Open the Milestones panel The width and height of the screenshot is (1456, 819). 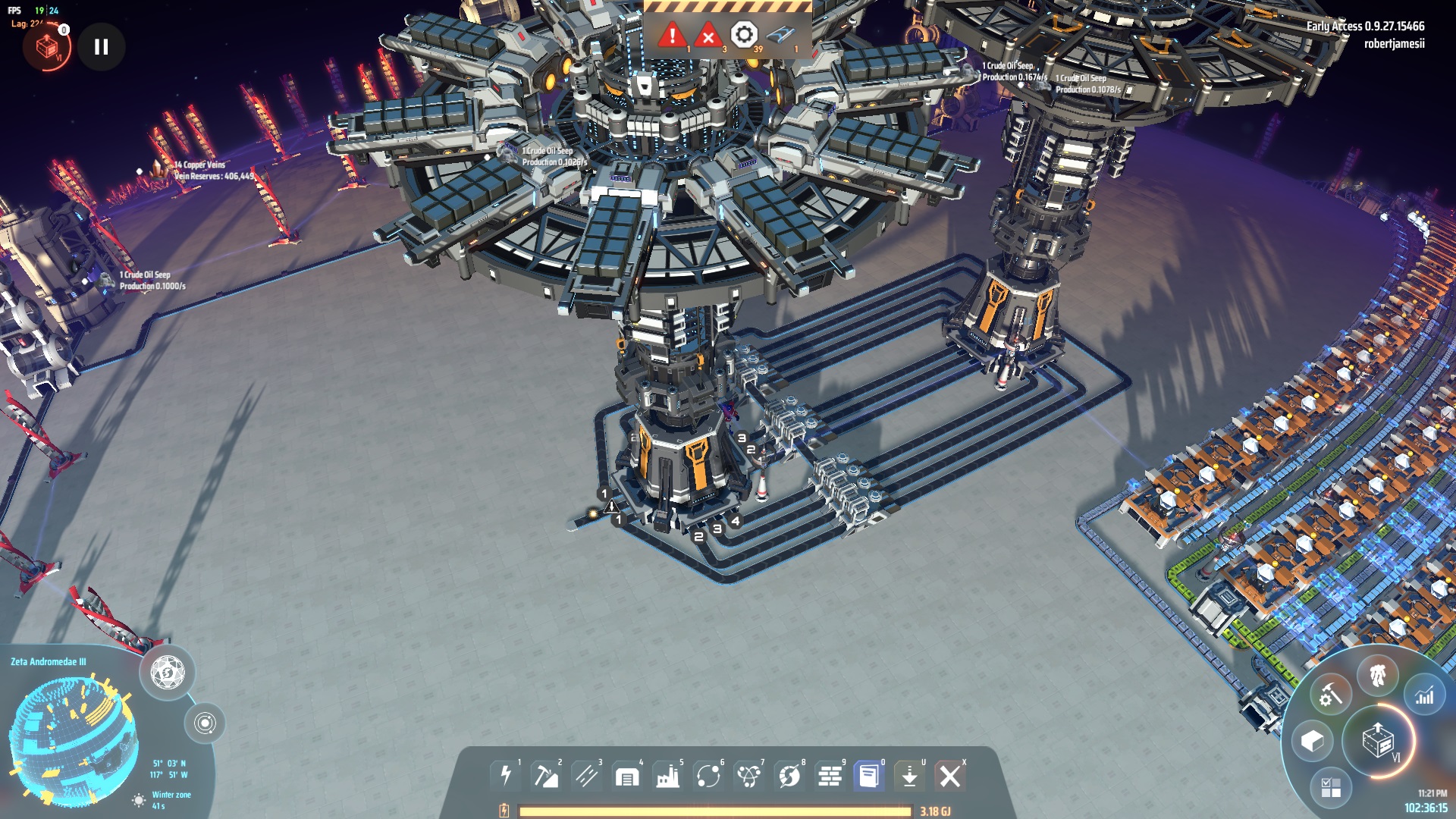click(1331, 787)
